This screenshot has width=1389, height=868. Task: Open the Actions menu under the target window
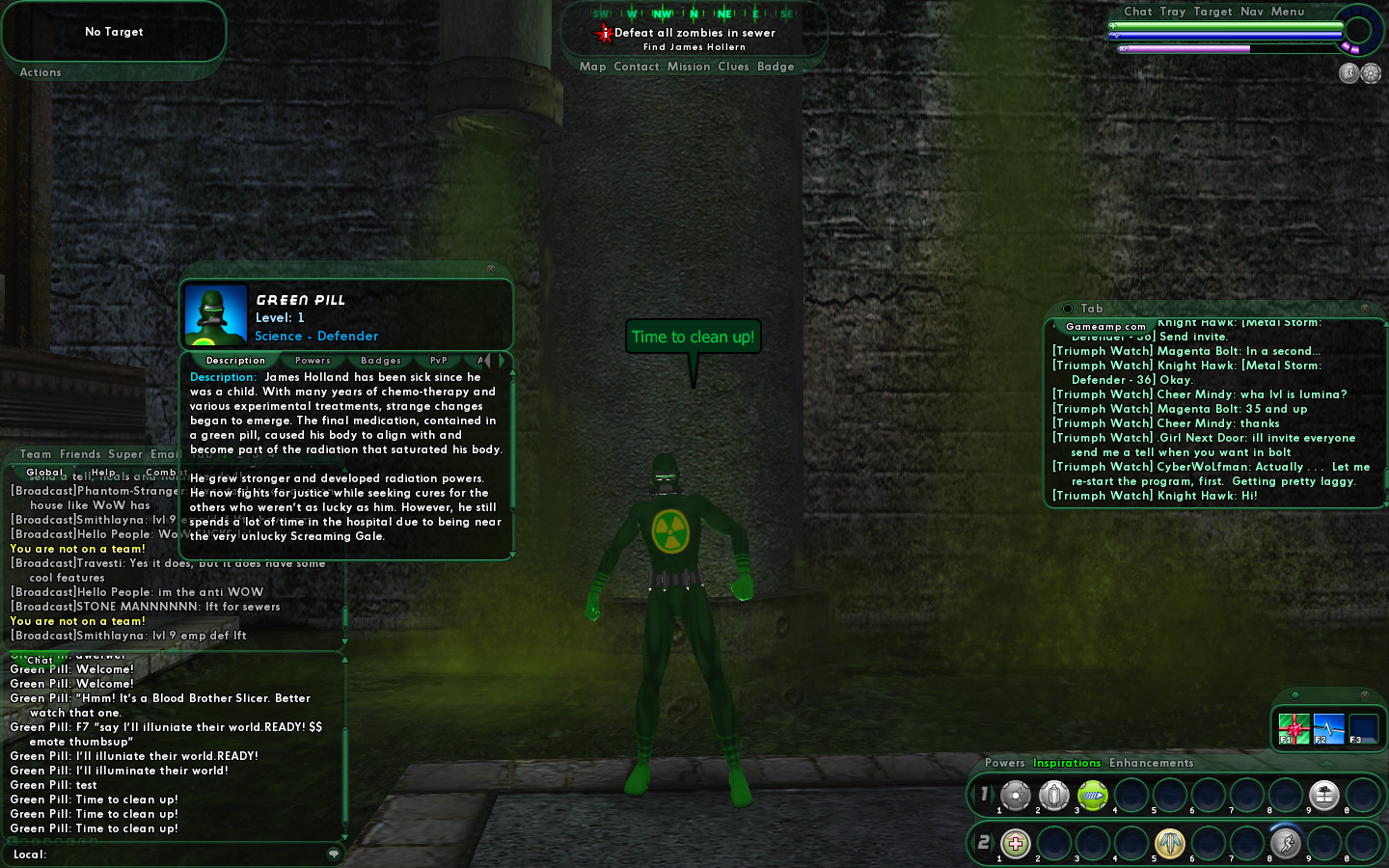(x=41, y=72)
